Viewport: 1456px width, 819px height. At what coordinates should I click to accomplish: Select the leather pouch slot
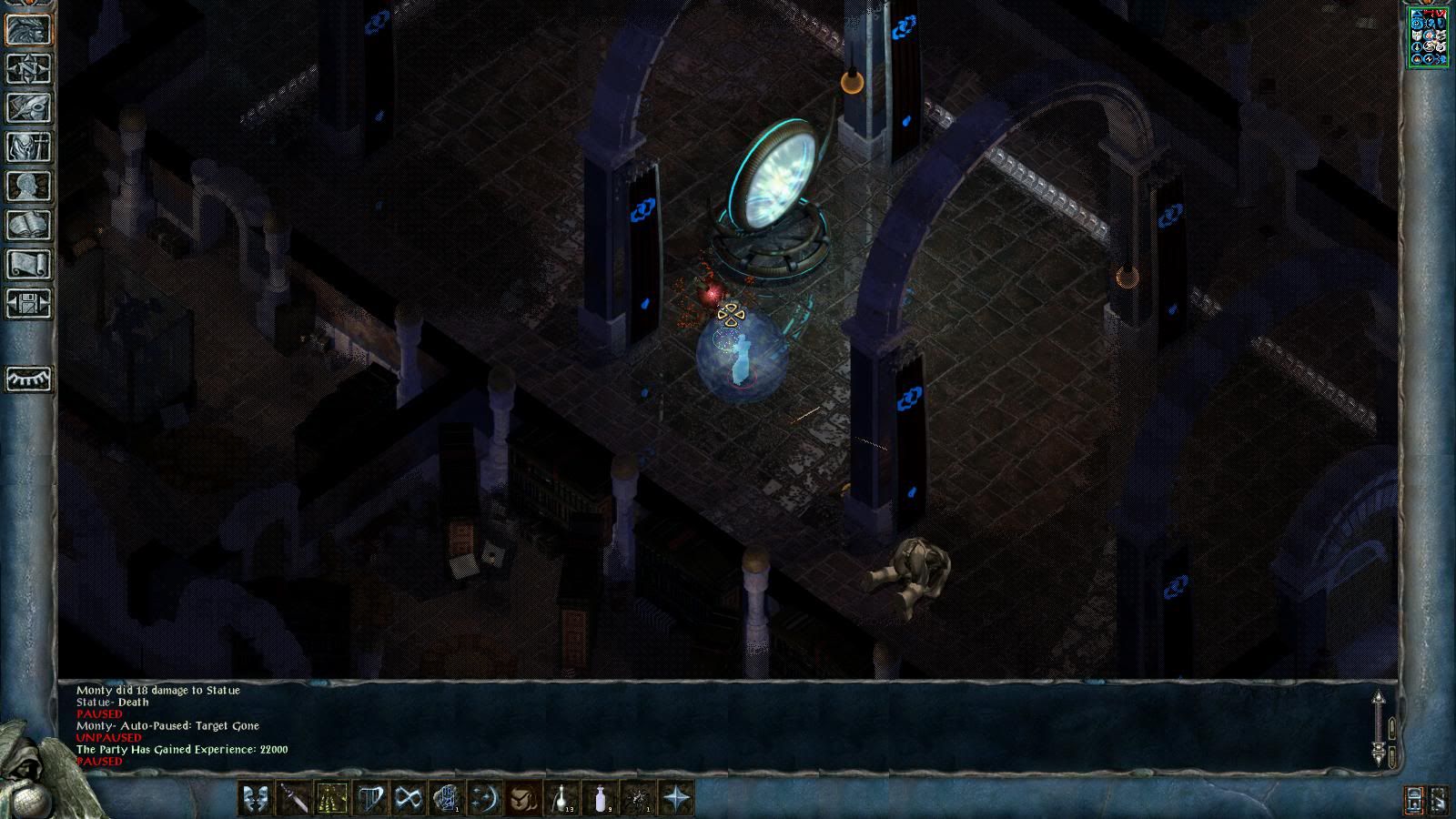tap(523, 799)
